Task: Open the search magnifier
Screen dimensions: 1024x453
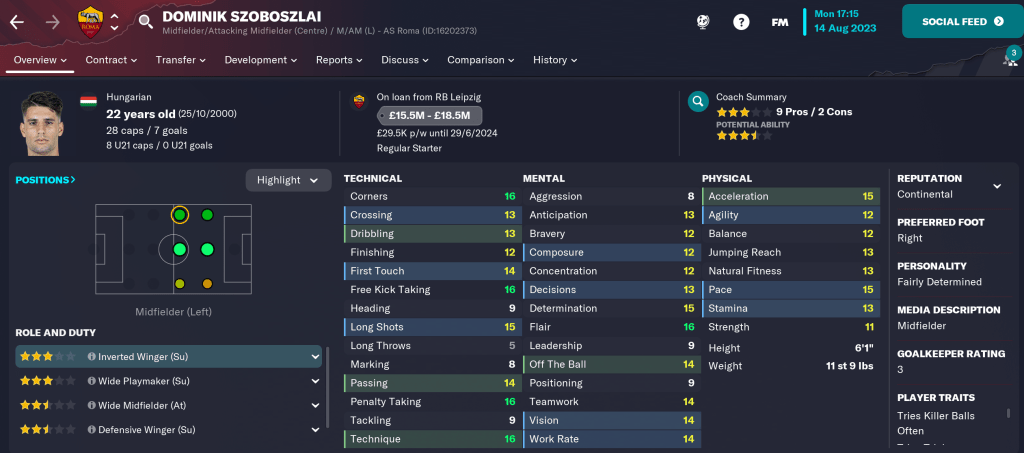Action: click(x=146, y=21)
